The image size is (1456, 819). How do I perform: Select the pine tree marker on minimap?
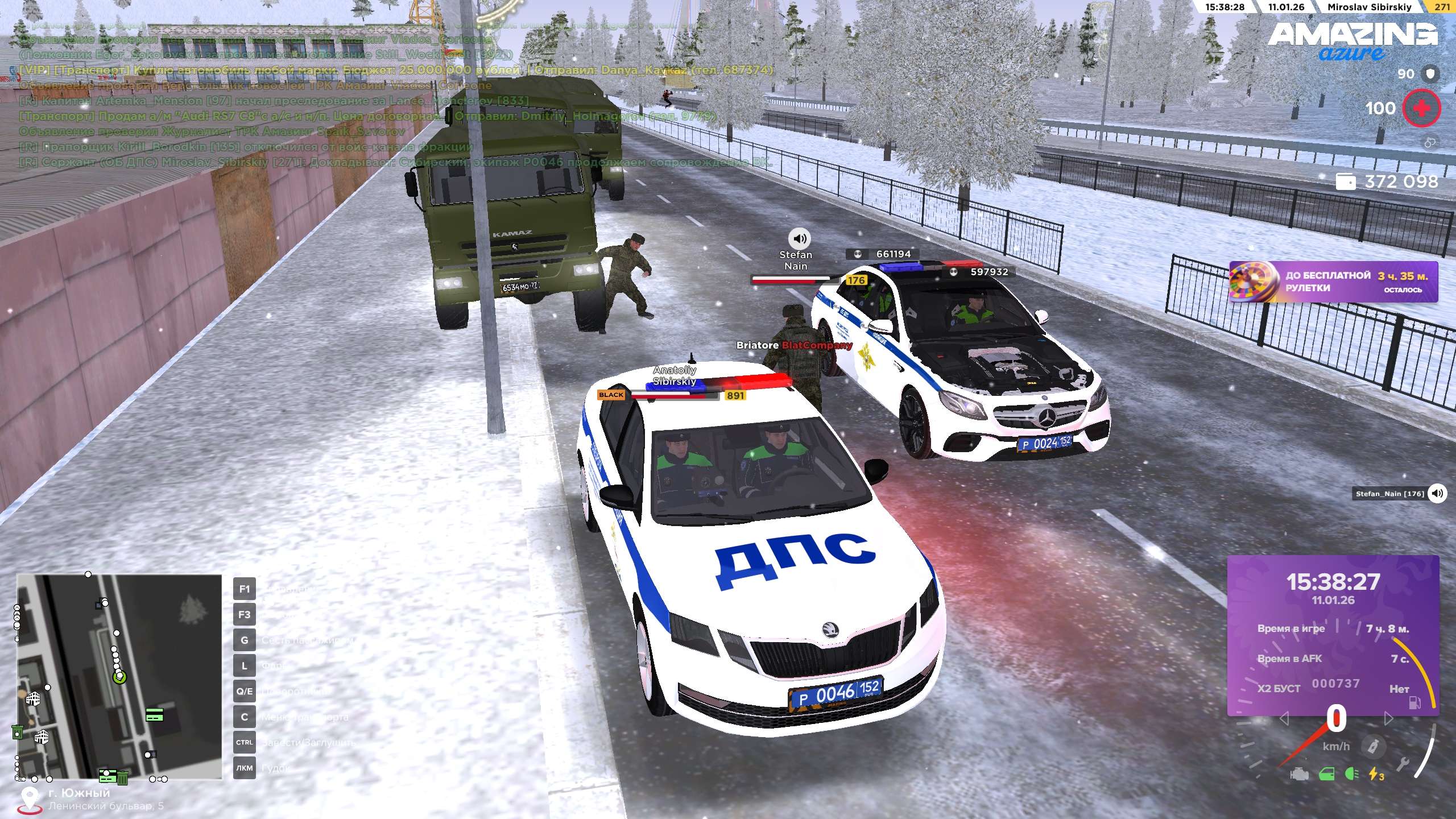pos(193,611)
